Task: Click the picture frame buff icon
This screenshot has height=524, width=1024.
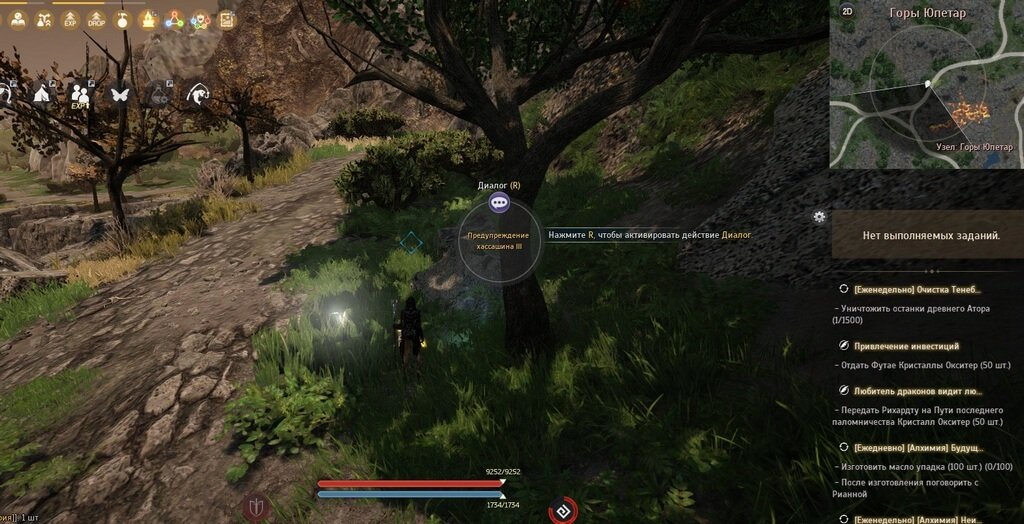Action: (x=226, y=19)
